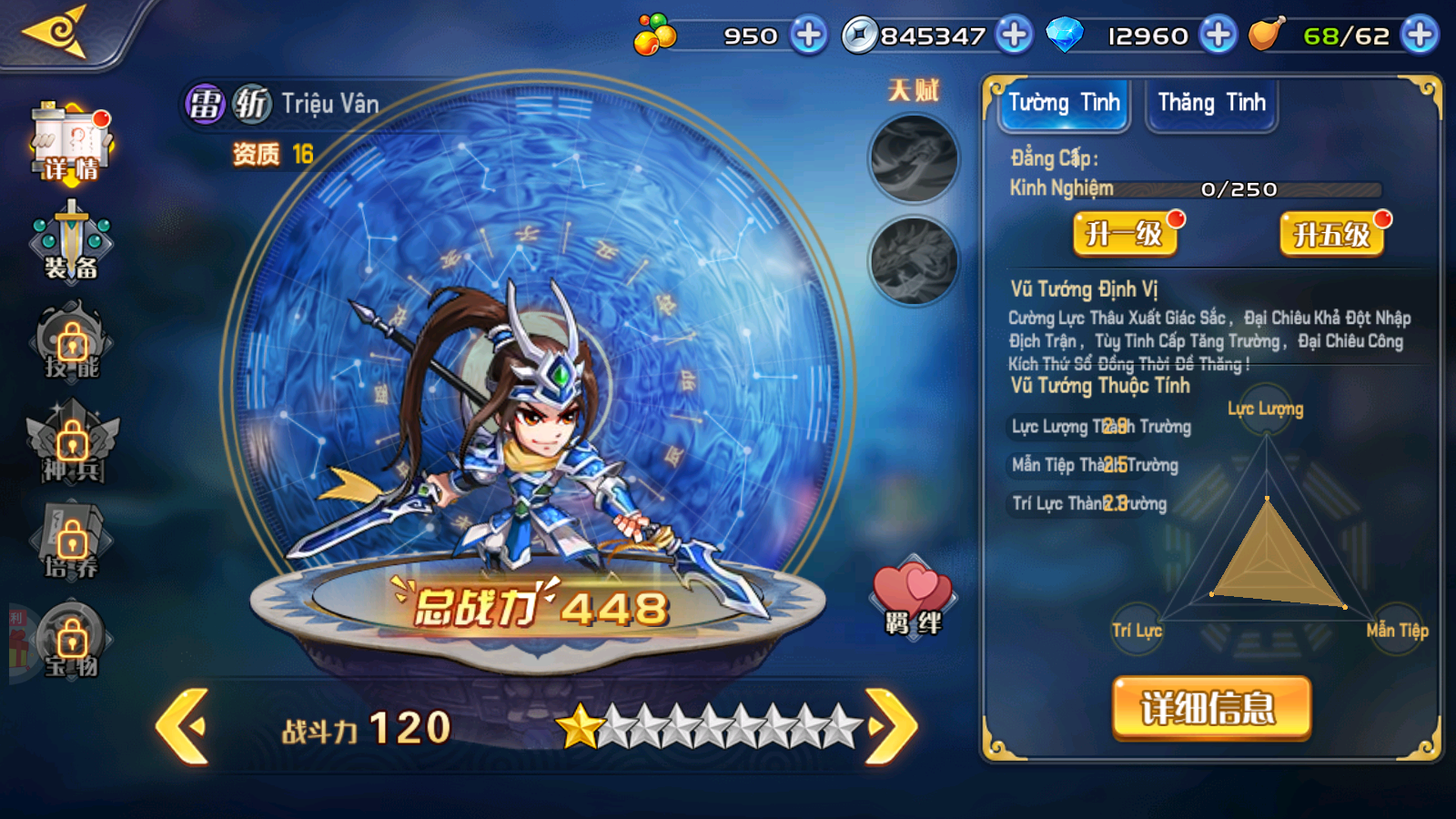Open the 详情 details menu

71,144
